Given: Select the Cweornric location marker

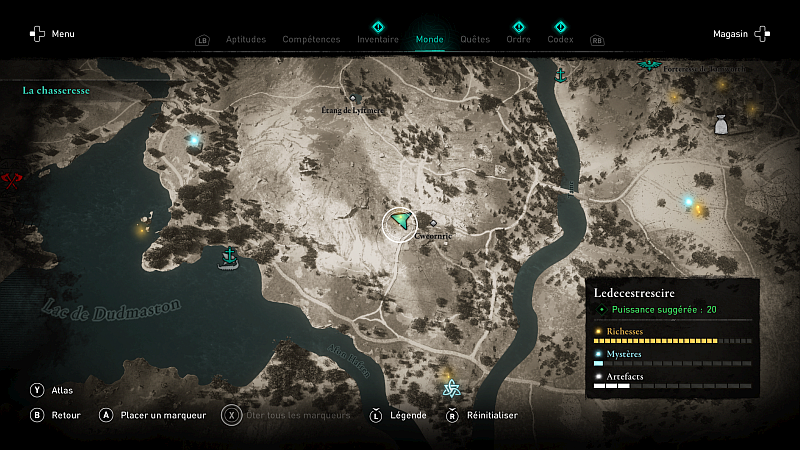Looking at the screenshot, I should [434, 223].
